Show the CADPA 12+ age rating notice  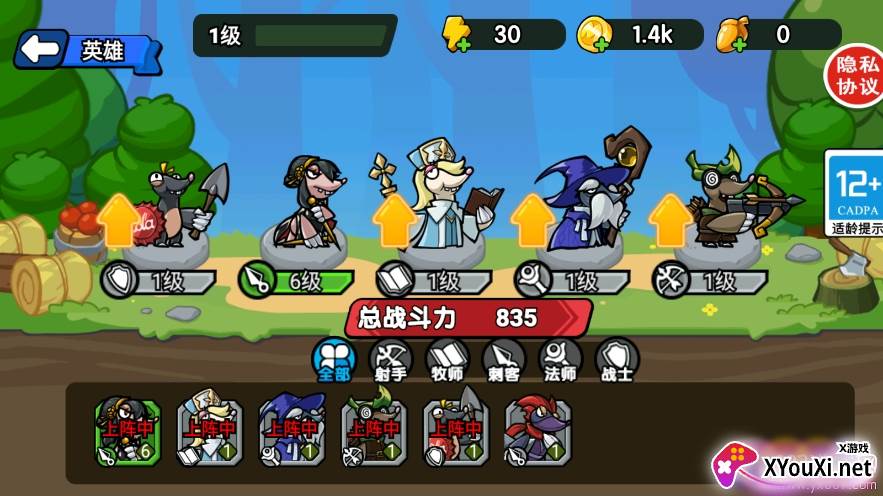pyautogui.click(x=853, y=192)
